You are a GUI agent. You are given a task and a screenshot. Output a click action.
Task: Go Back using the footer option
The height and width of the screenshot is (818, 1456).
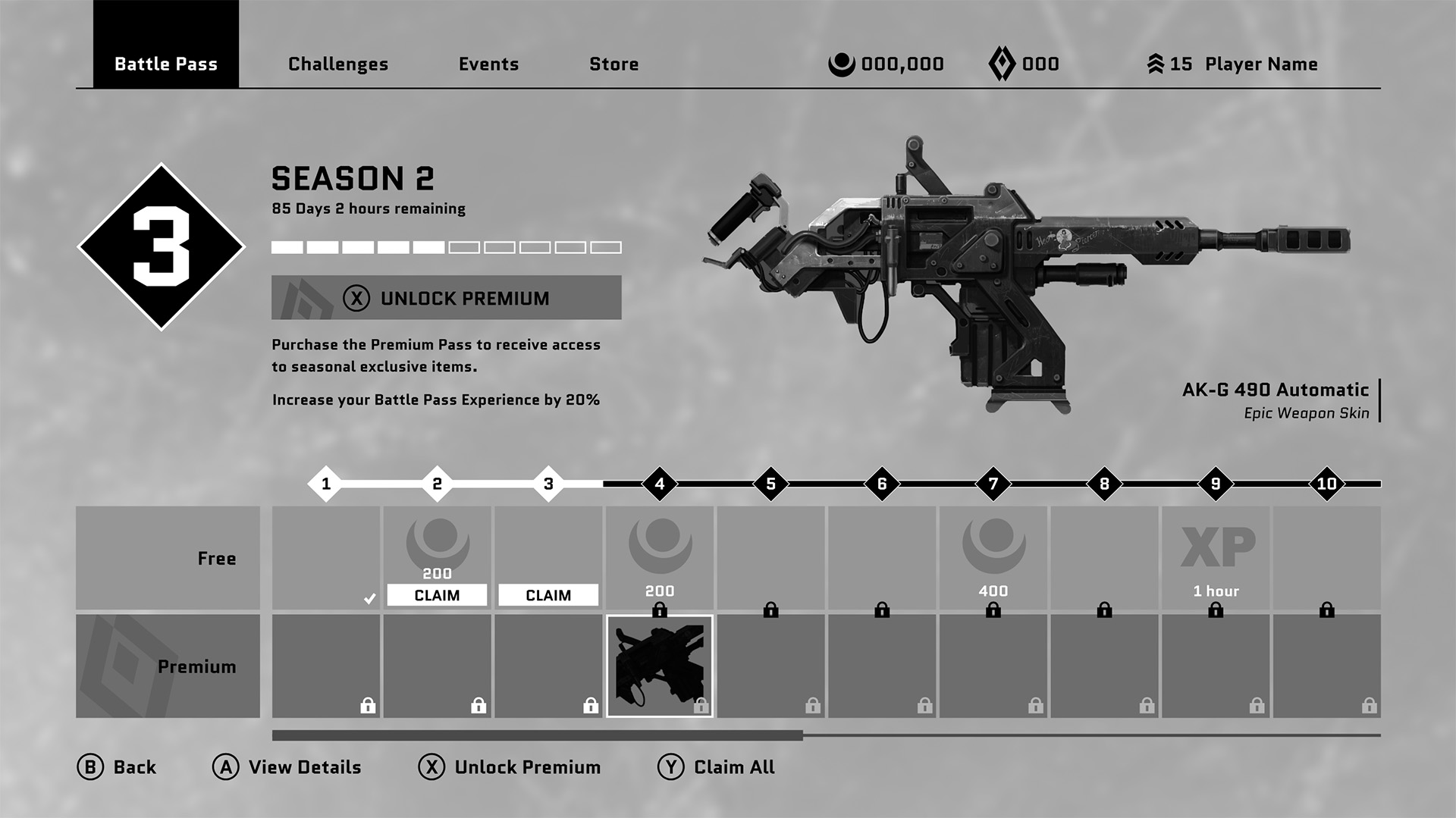tap(117, 767)
